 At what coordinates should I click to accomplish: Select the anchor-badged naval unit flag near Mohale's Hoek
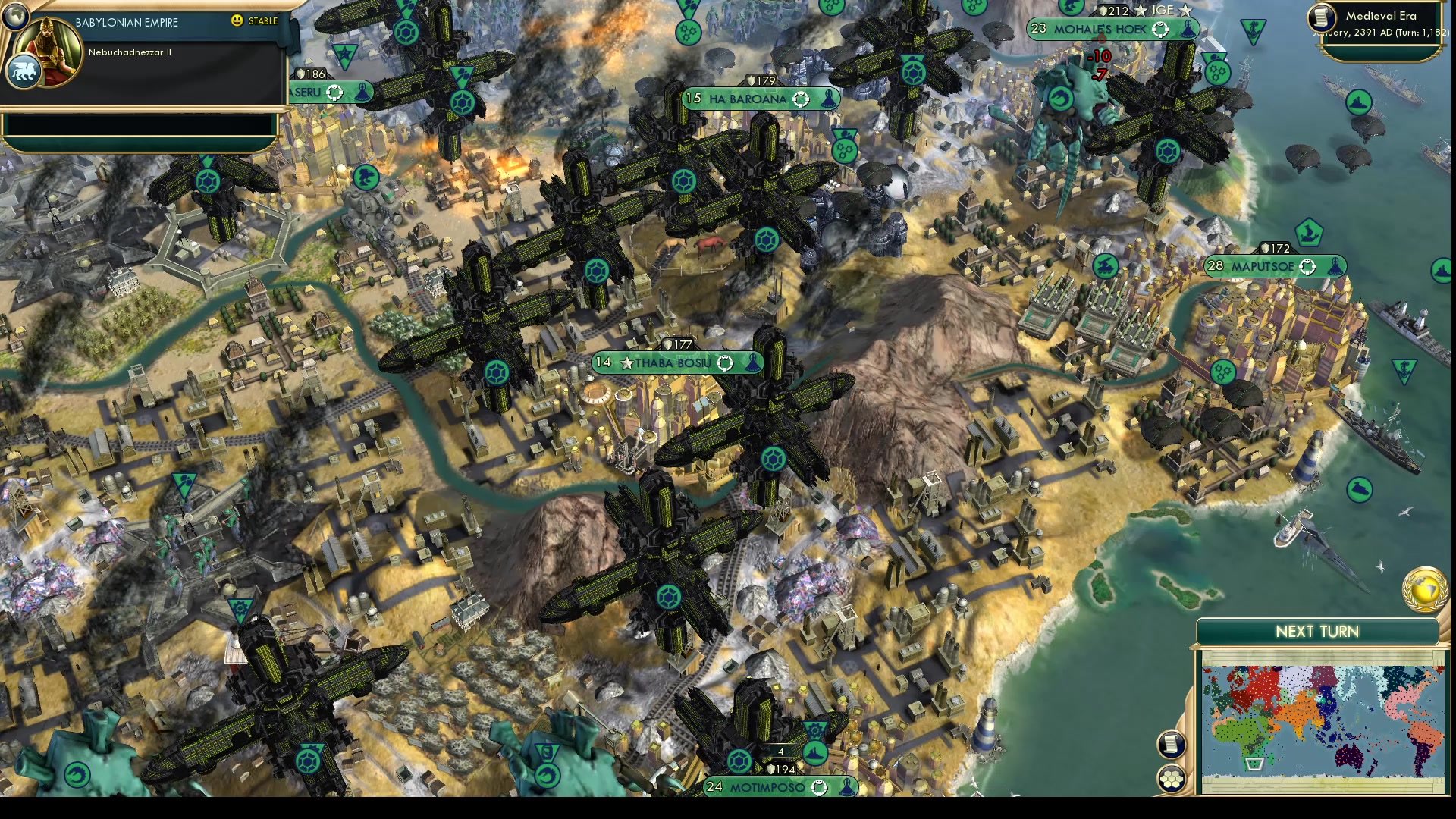1252,30
